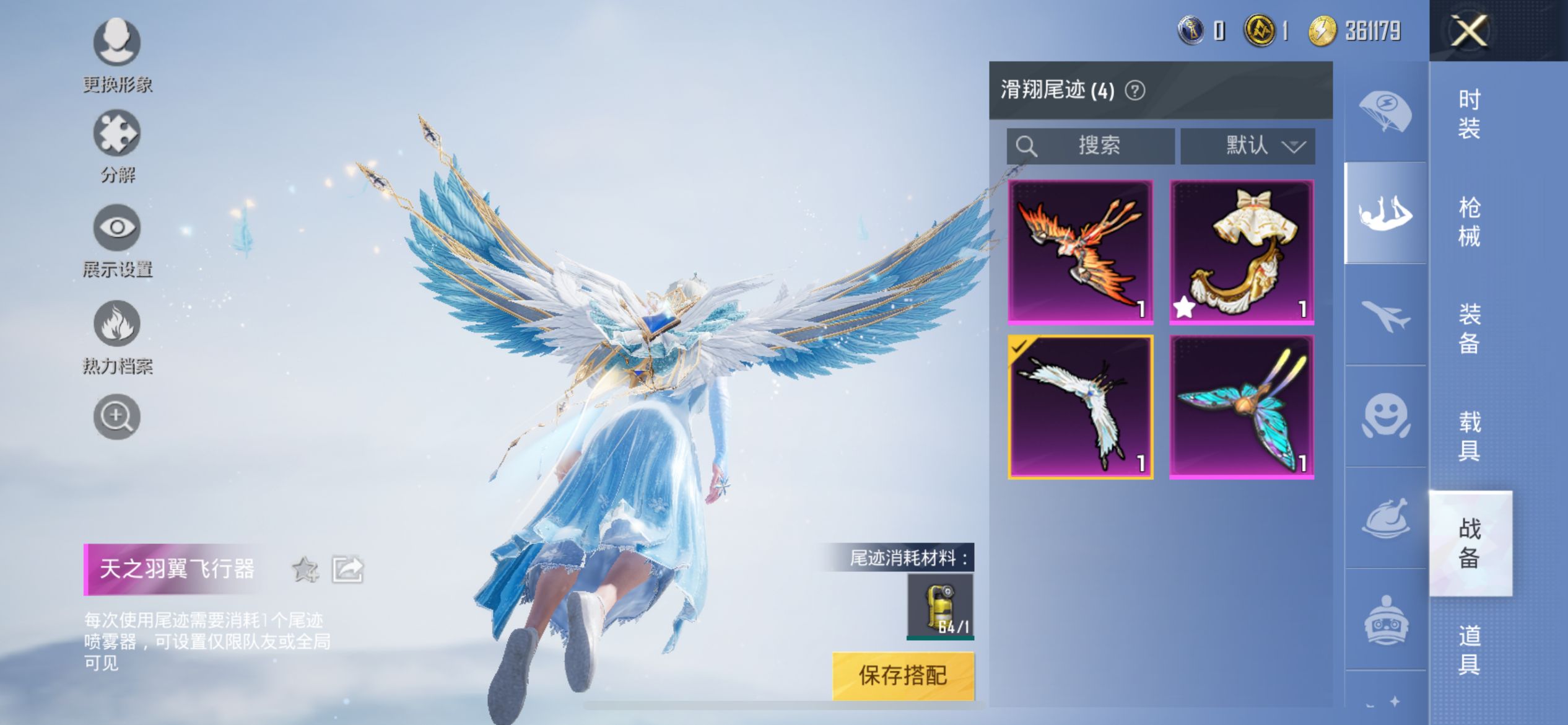Open 展示设置 display settings
The image size is (1568, 725).
point(117,227)
